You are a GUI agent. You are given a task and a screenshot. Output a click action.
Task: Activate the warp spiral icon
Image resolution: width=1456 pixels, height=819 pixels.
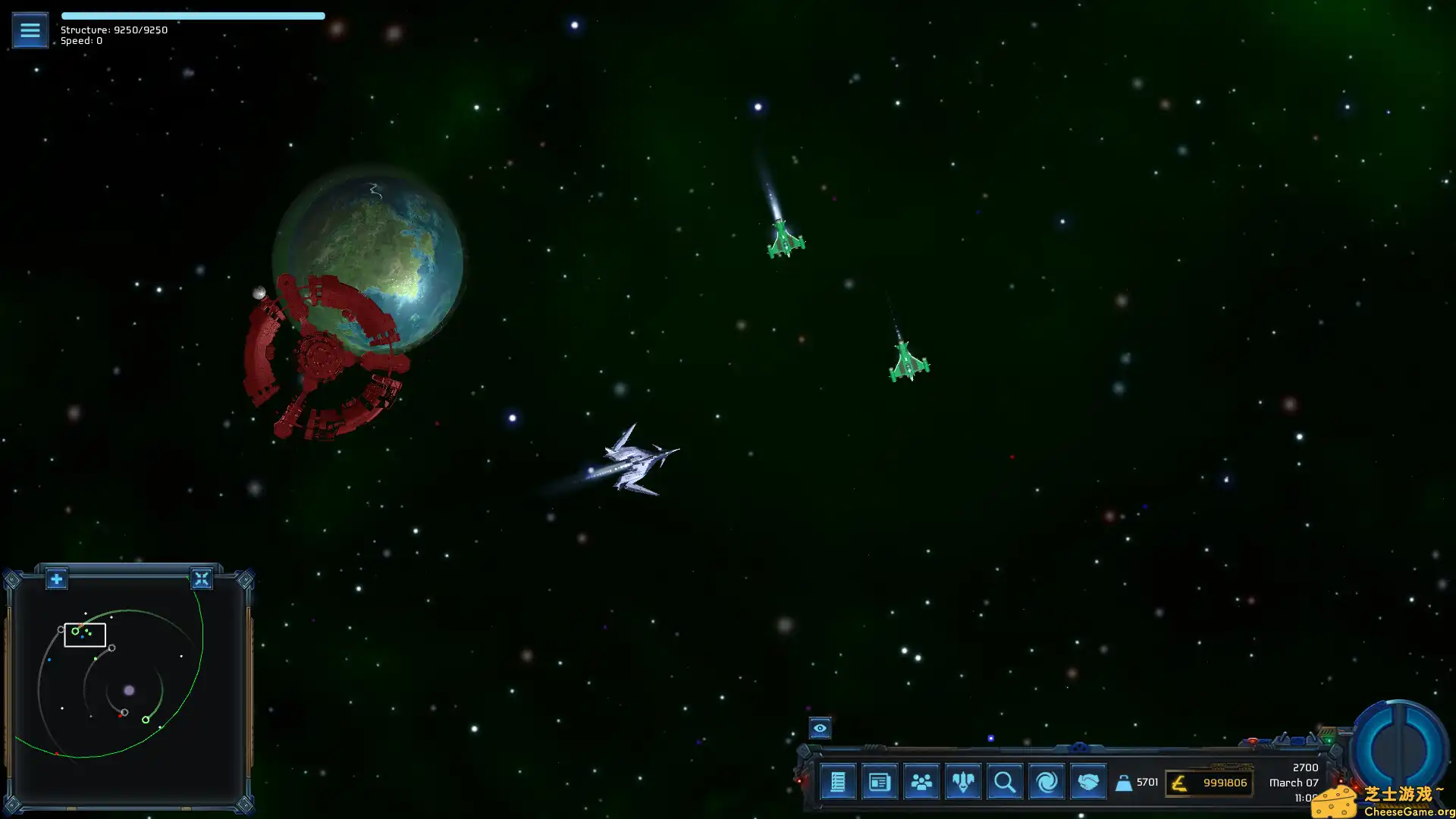(1046, 782)
